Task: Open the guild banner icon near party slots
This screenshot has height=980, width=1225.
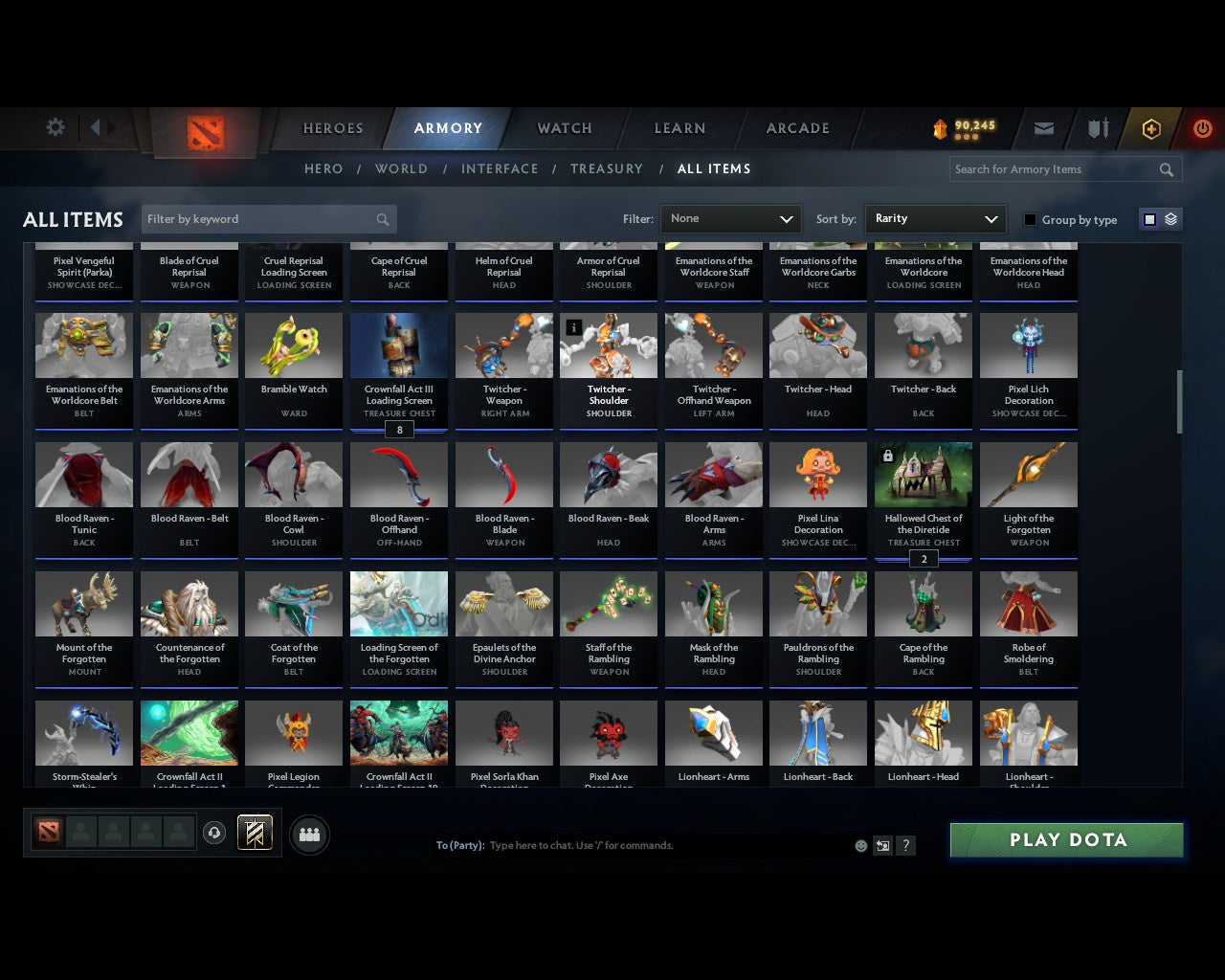Action: pos(256,833)
